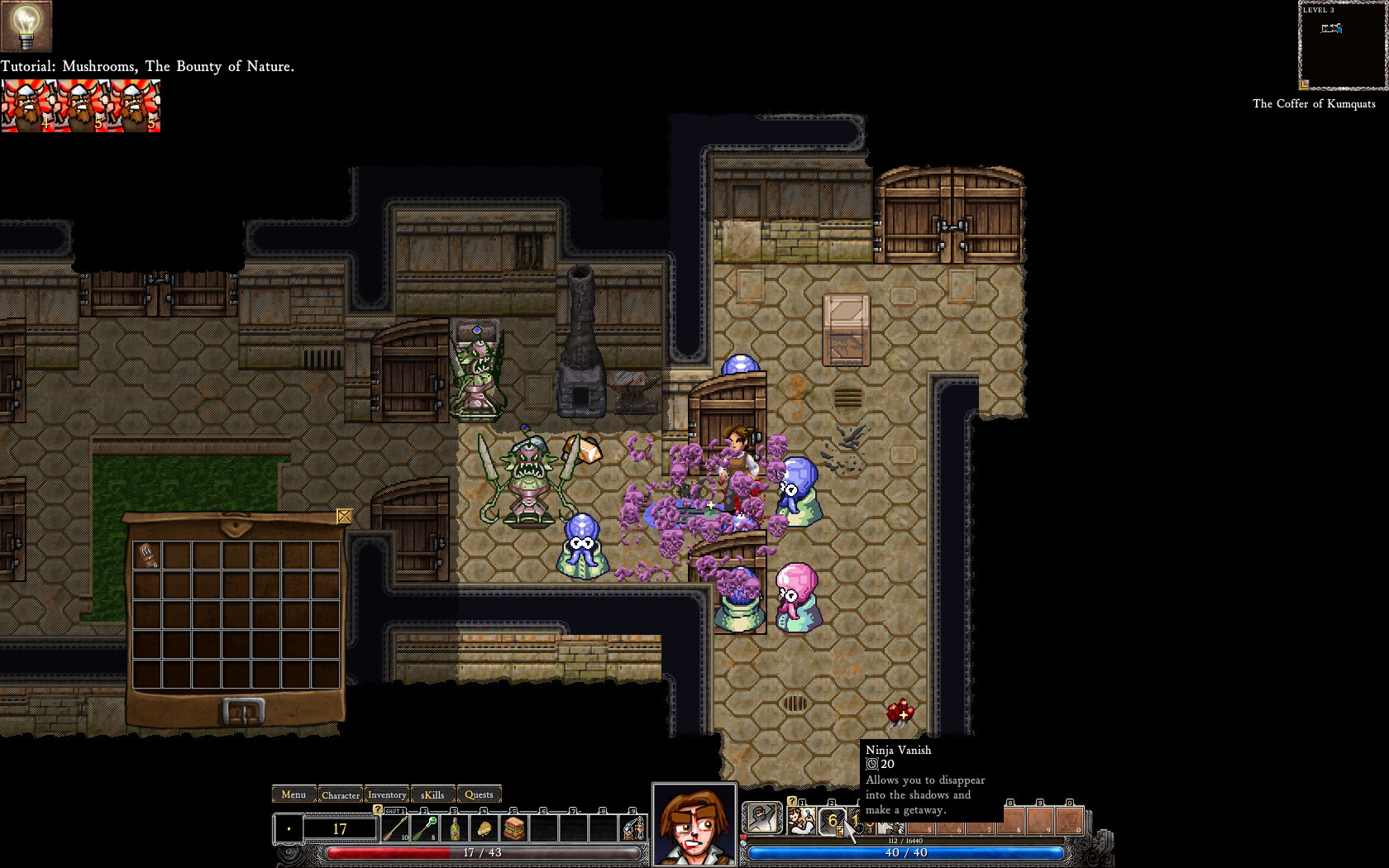Drink the wine bottle in belt slot 3
The height and width of the screenshot is (868, 1389).
pyautogui.click(x=454, y=829)
